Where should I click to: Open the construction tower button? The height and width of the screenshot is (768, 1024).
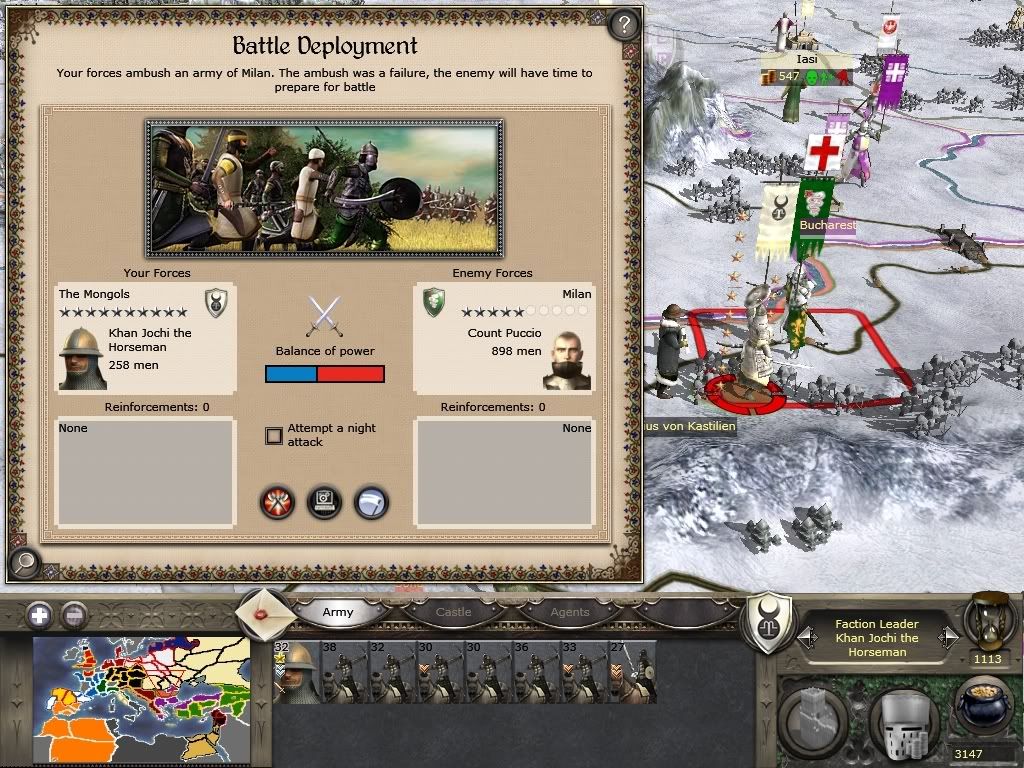815,718
